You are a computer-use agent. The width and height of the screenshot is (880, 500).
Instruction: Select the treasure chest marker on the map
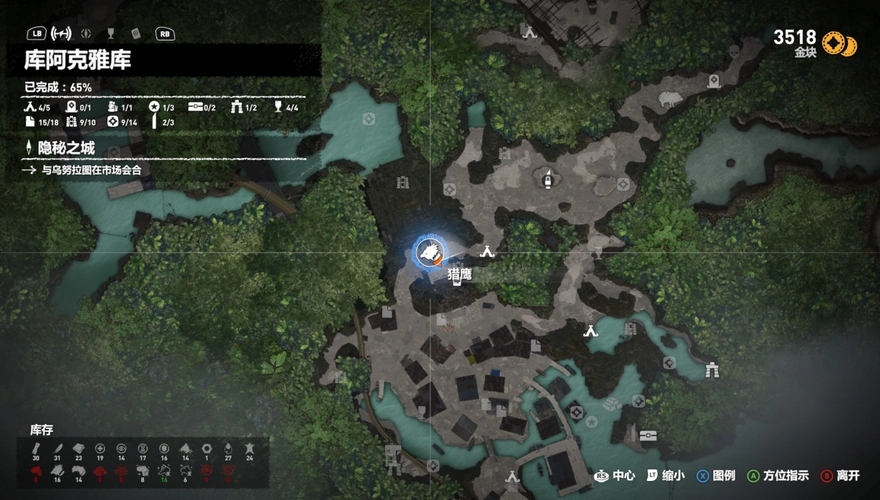coord(649,435)
